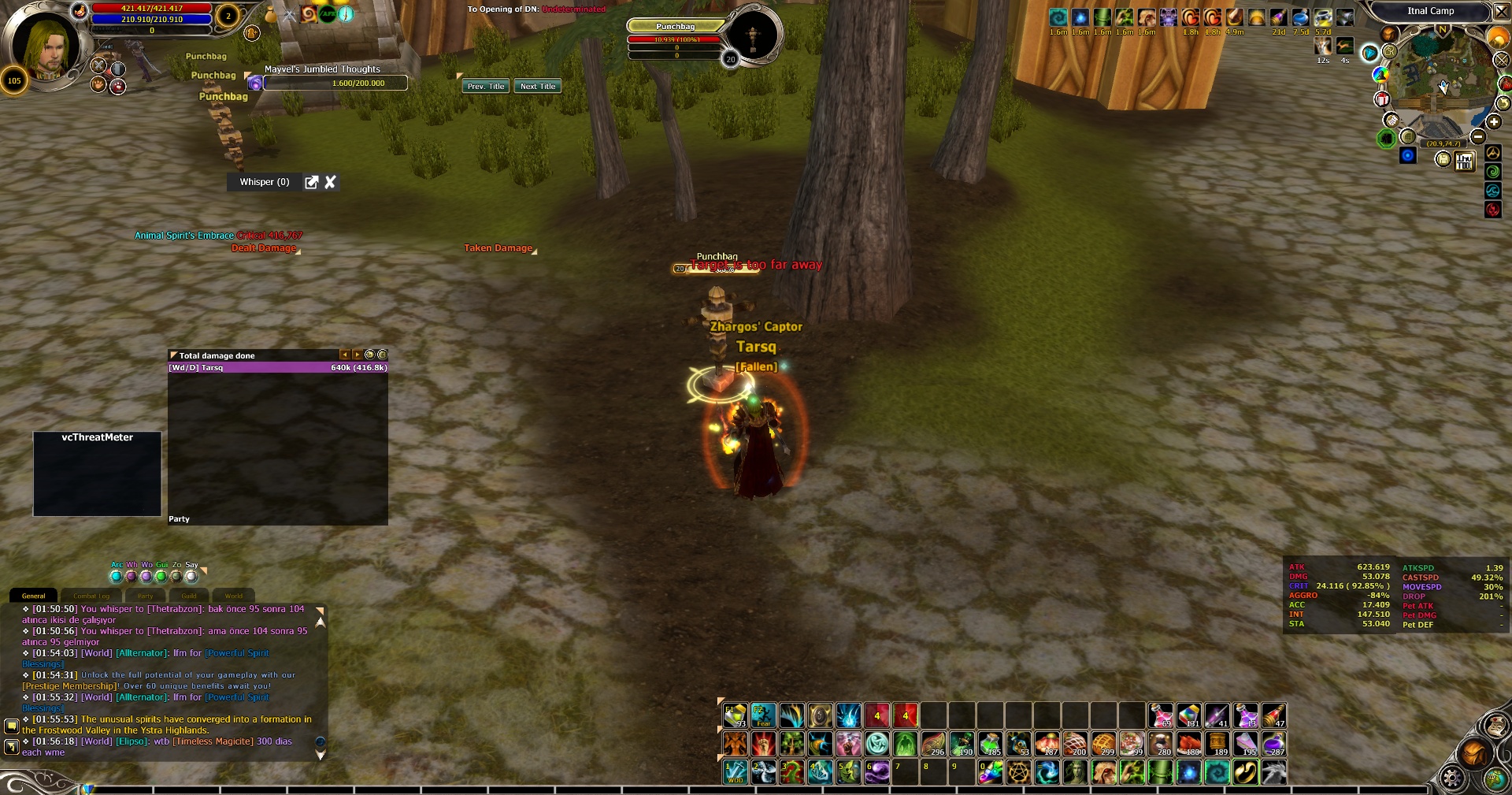Switch to the Party chat tab

click(145, 596)
